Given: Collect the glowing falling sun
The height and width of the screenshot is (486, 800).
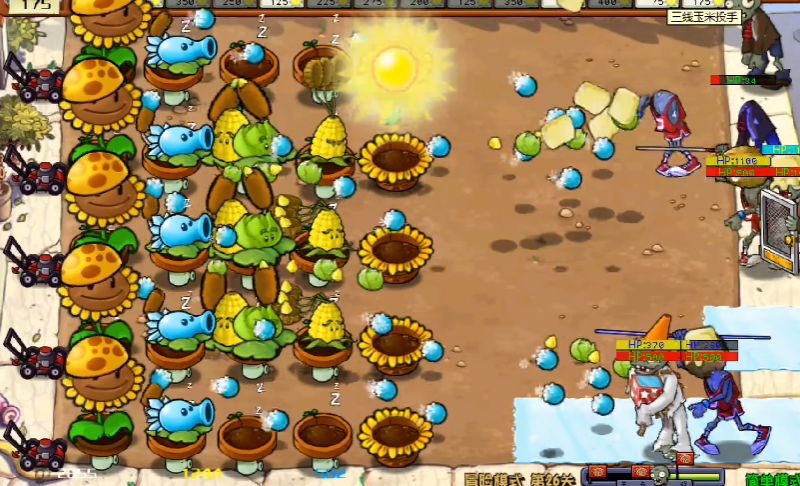Looking at the screenshot, I should (393, 68).
